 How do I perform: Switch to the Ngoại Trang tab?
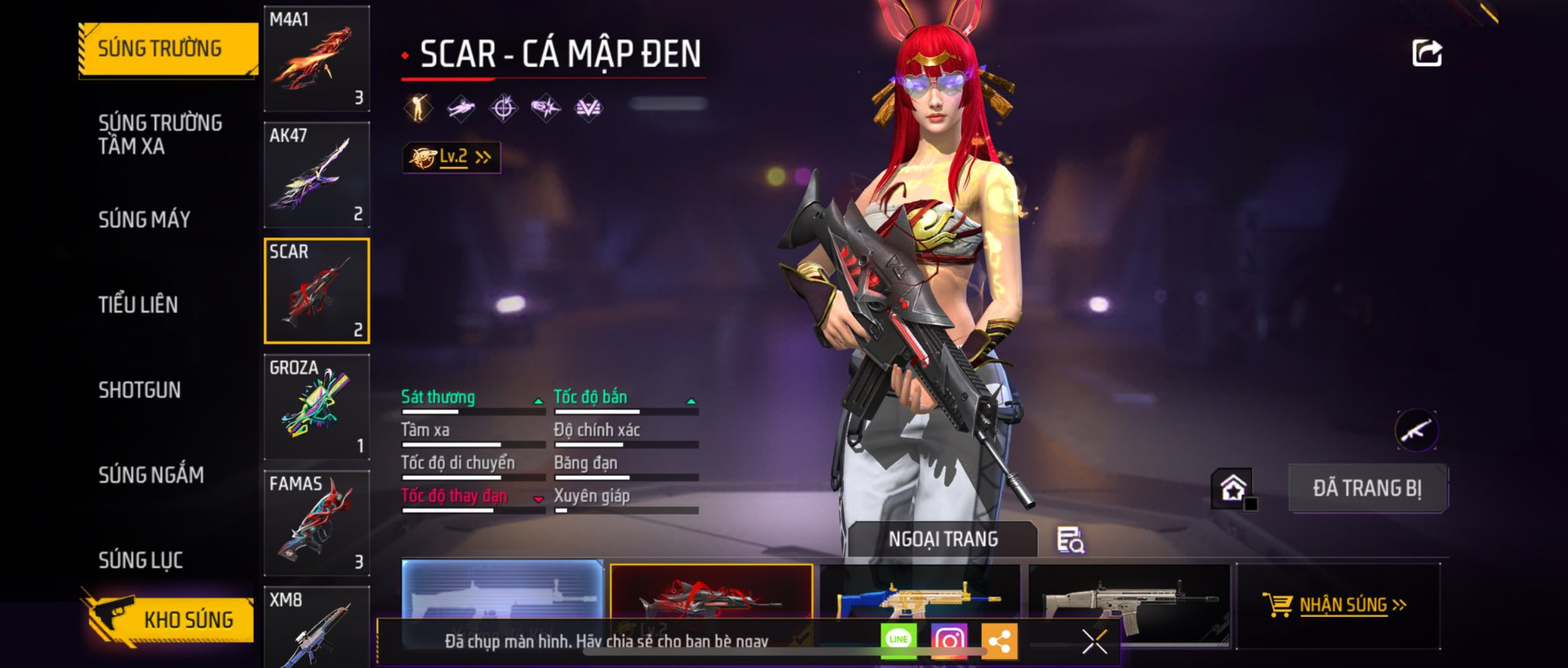[x=943, y=539]
